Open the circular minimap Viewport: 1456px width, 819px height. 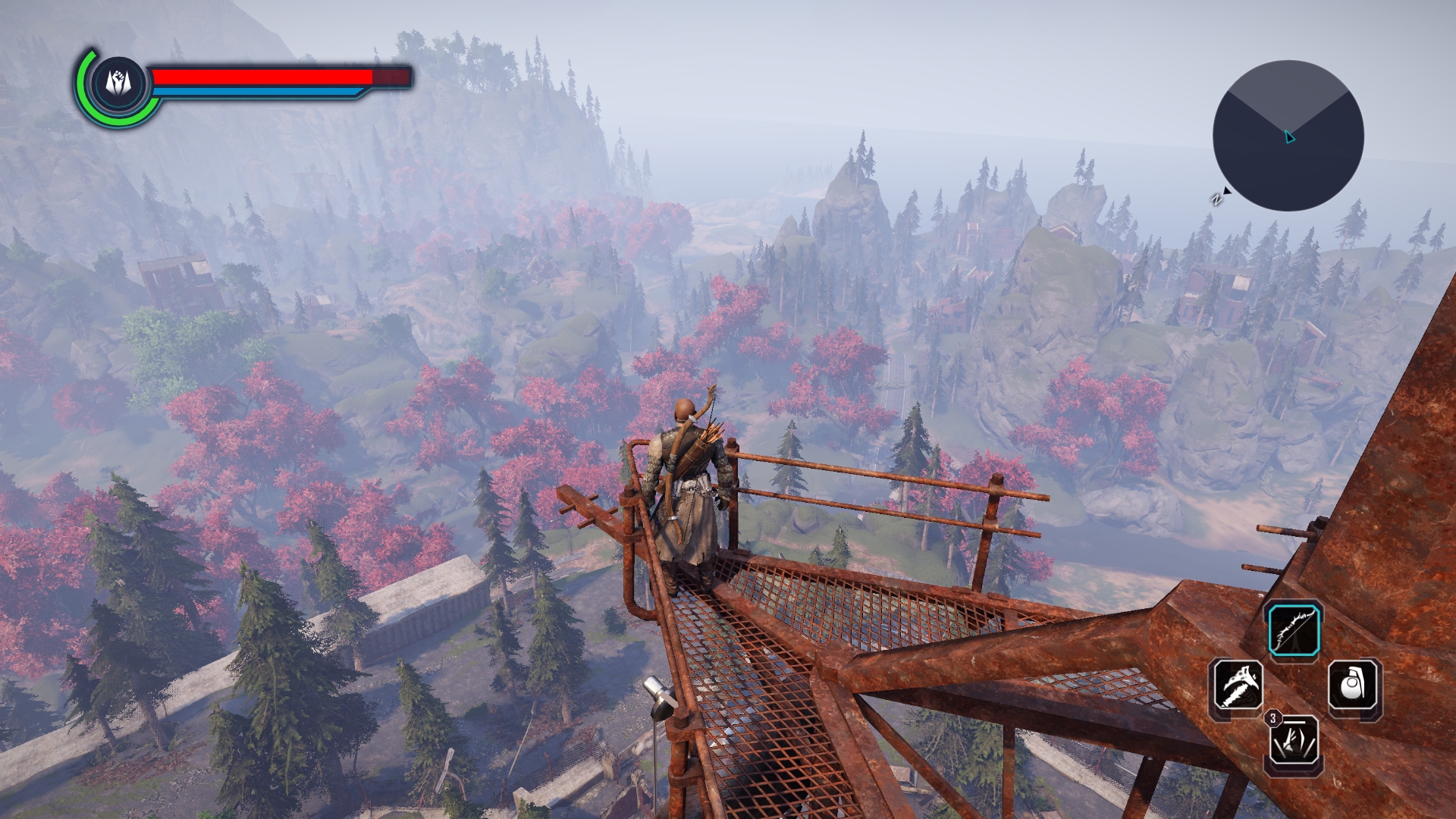coord(1288,136)
